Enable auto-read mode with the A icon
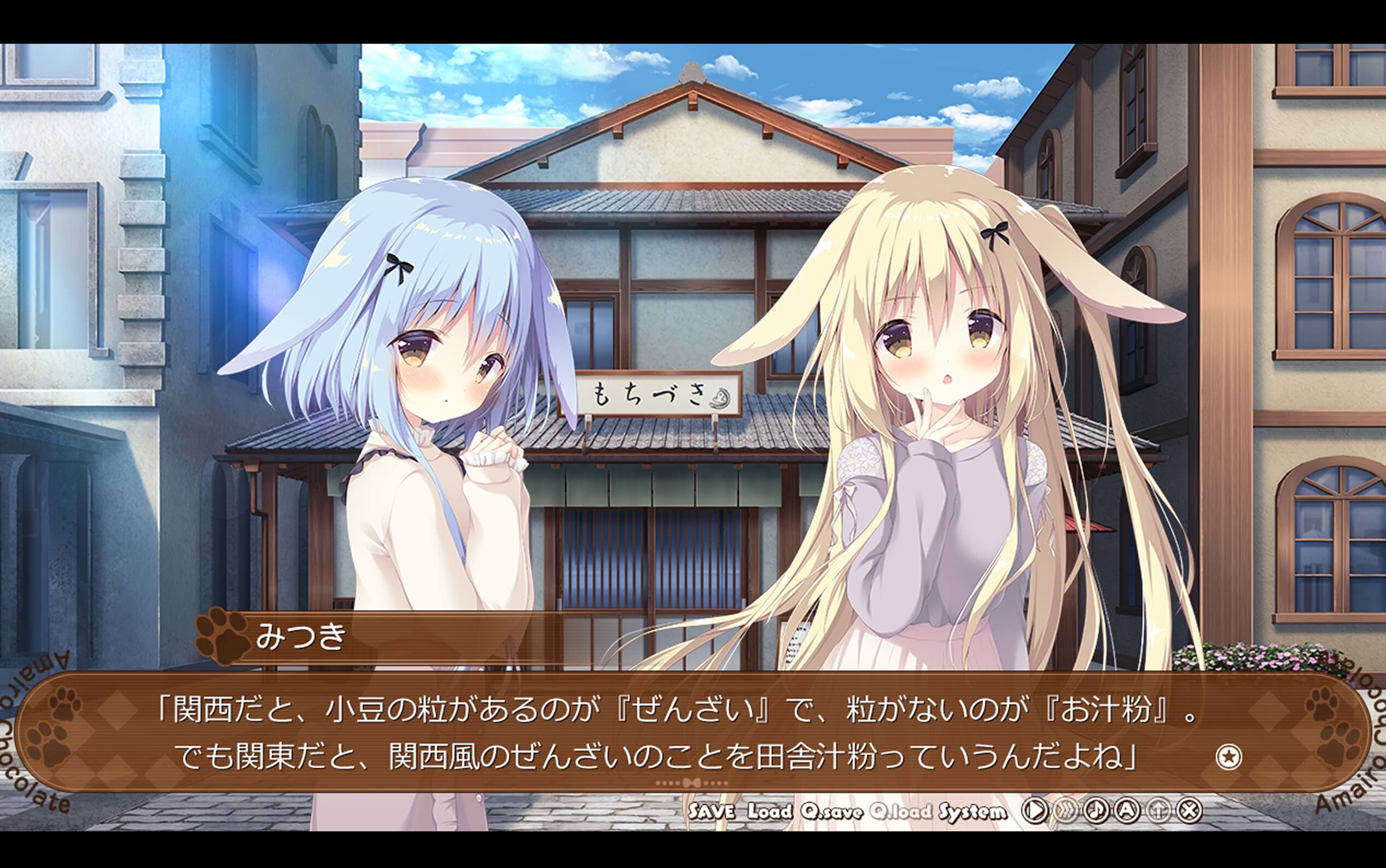Viewport: 1386px width, 868px height. click(1128, 811)
